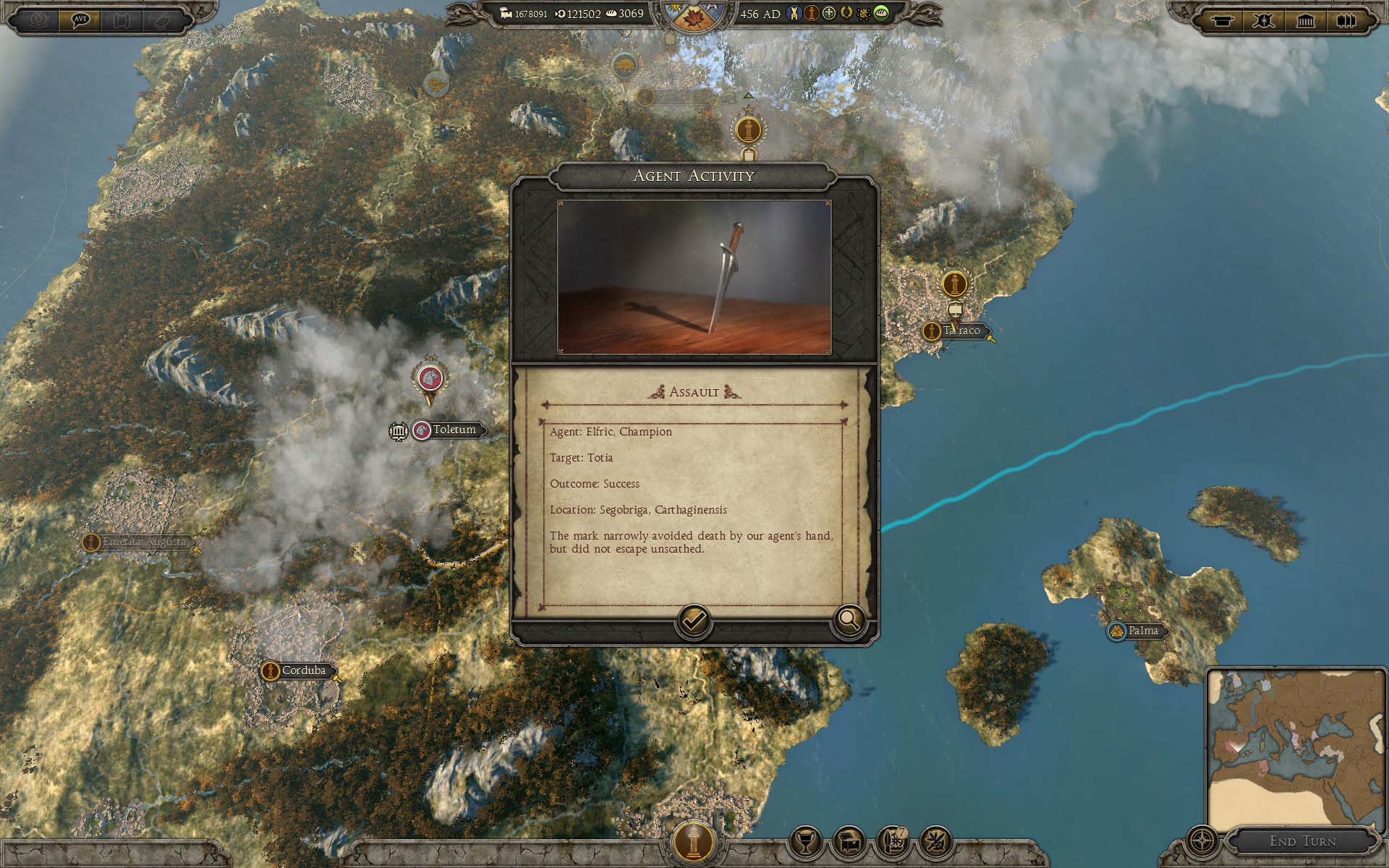
Task: Zoom to the event location with the magnifier
Action: 849,620
